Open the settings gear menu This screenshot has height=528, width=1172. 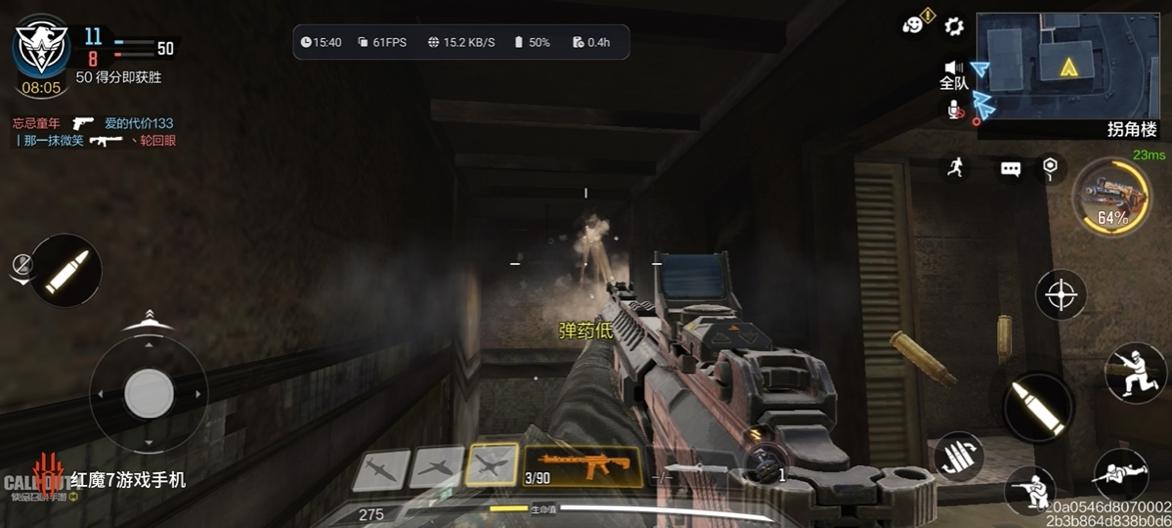click(x=954, y=26)
